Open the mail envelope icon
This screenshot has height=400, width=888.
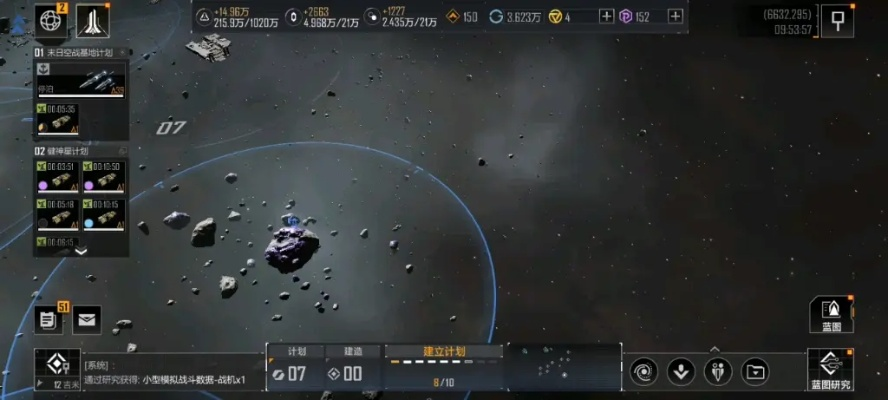(87, 320)
